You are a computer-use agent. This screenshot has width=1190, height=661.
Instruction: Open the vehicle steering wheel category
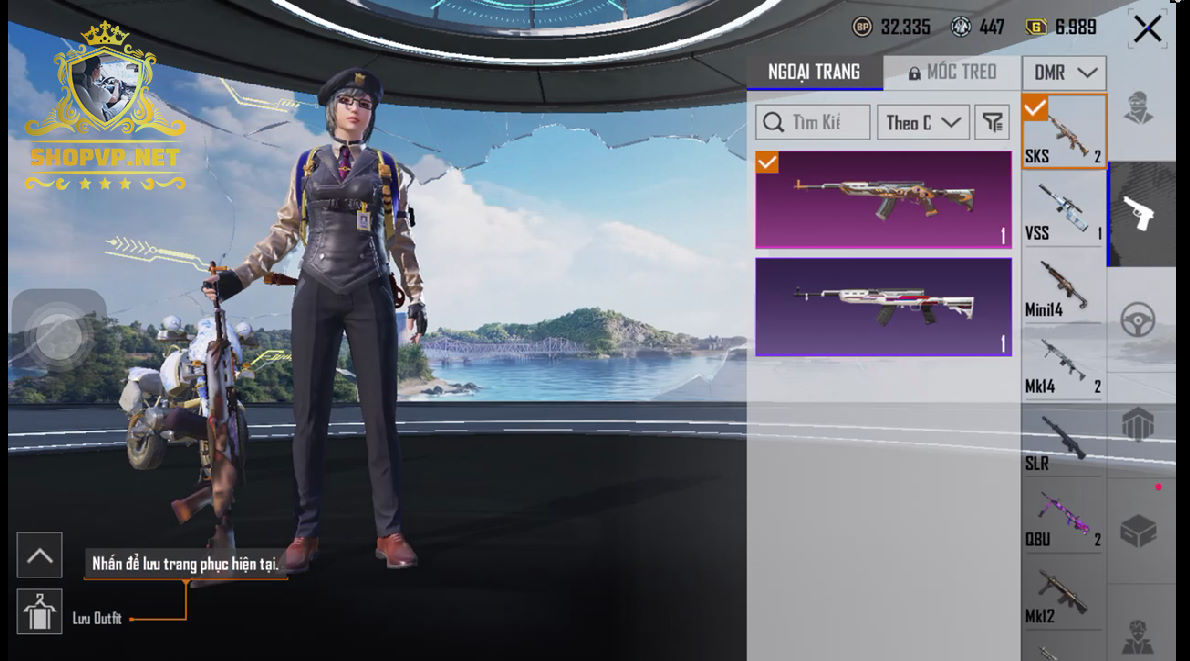pyautogui.click(x=1139, y=320)
